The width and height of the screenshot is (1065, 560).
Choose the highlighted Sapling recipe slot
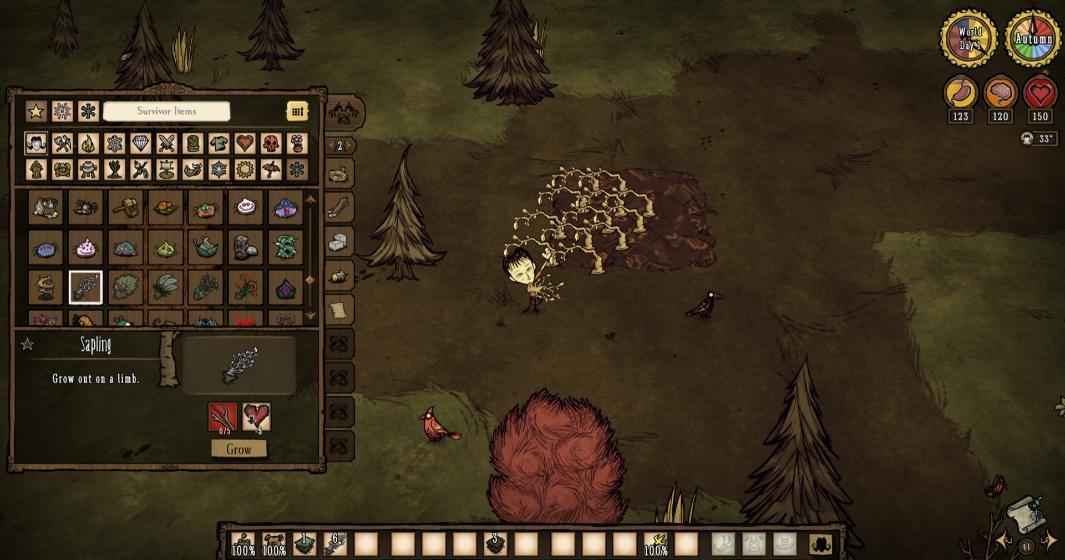(86, 287)
